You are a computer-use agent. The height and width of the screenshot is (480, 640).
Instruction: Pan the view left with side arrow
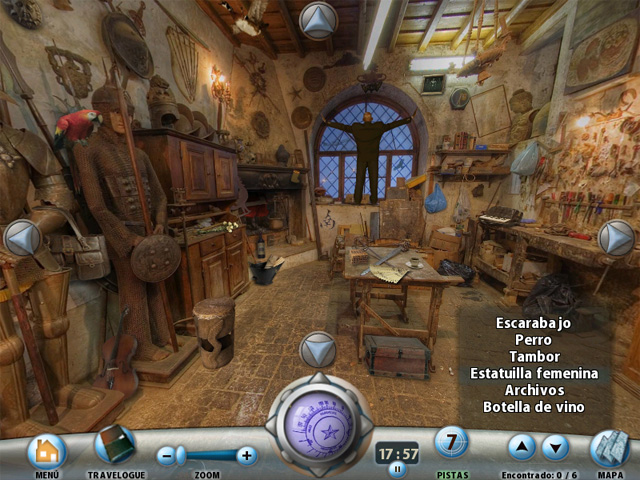click(22, 238)
